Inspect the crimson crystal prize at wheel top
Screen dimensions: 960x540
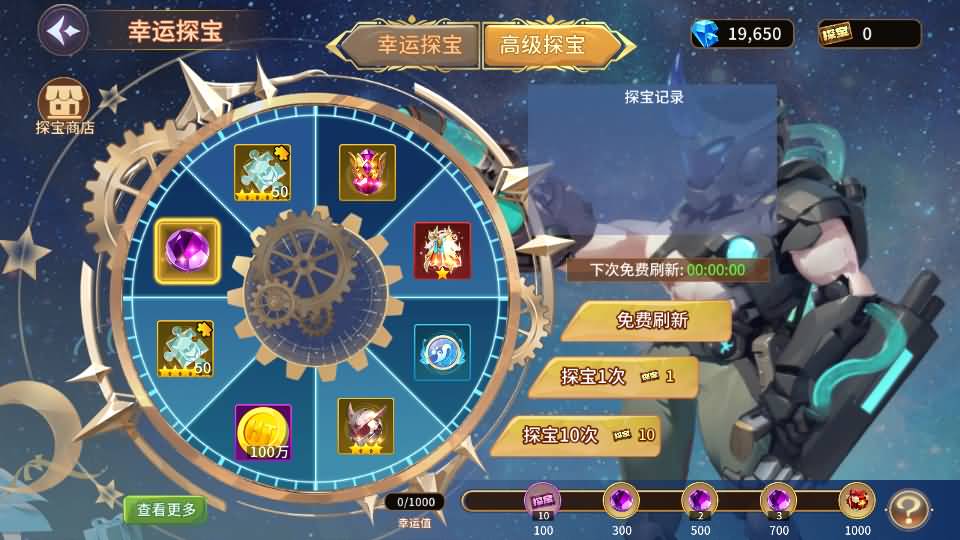367,172
